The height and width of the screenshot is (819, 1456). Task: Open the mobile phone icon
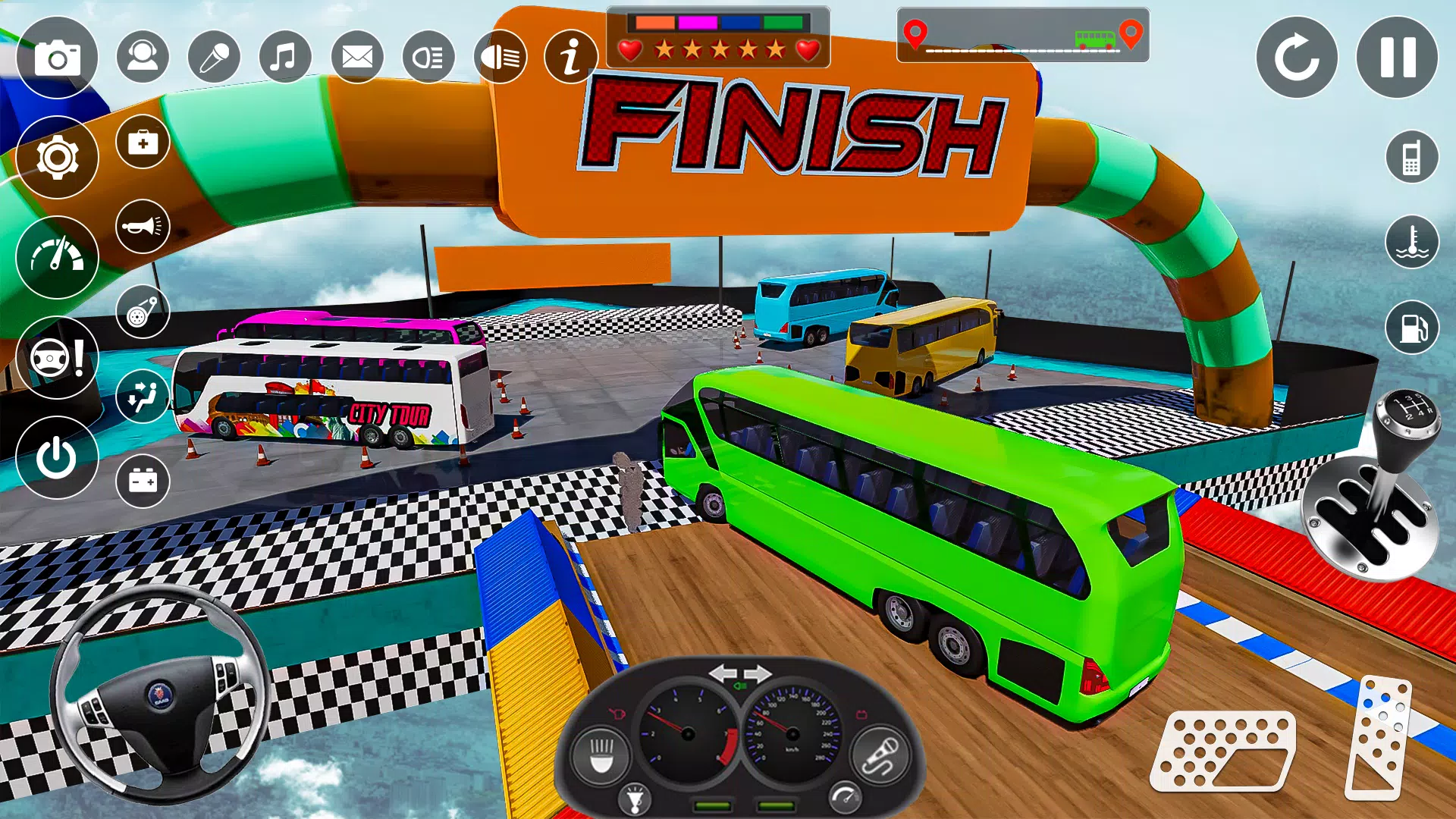[x=1412, y=158]
